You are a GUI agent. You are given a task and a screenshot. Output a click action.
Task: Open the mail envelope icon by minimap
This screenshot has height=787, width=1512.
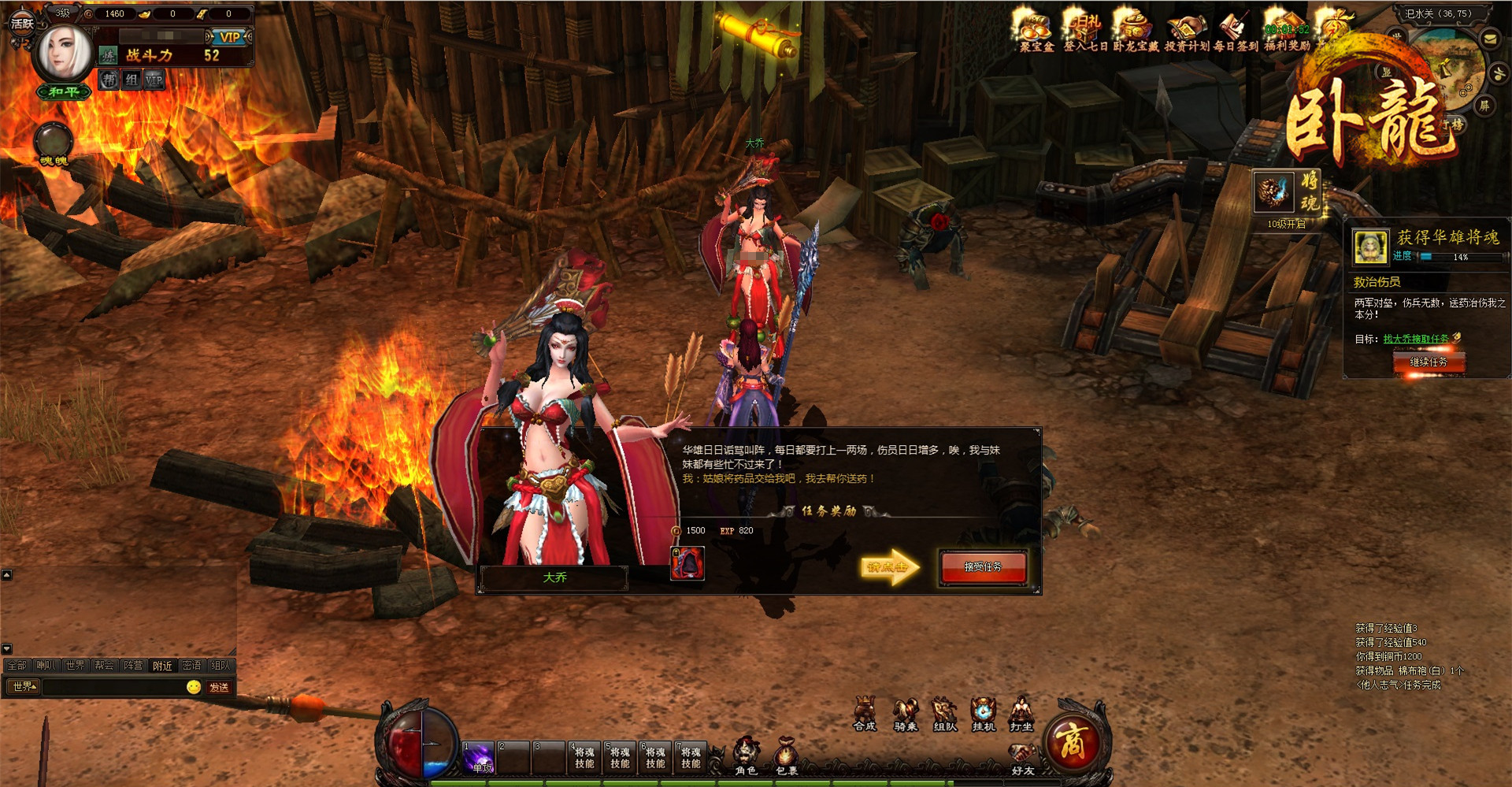click(x=1490, y=39)
